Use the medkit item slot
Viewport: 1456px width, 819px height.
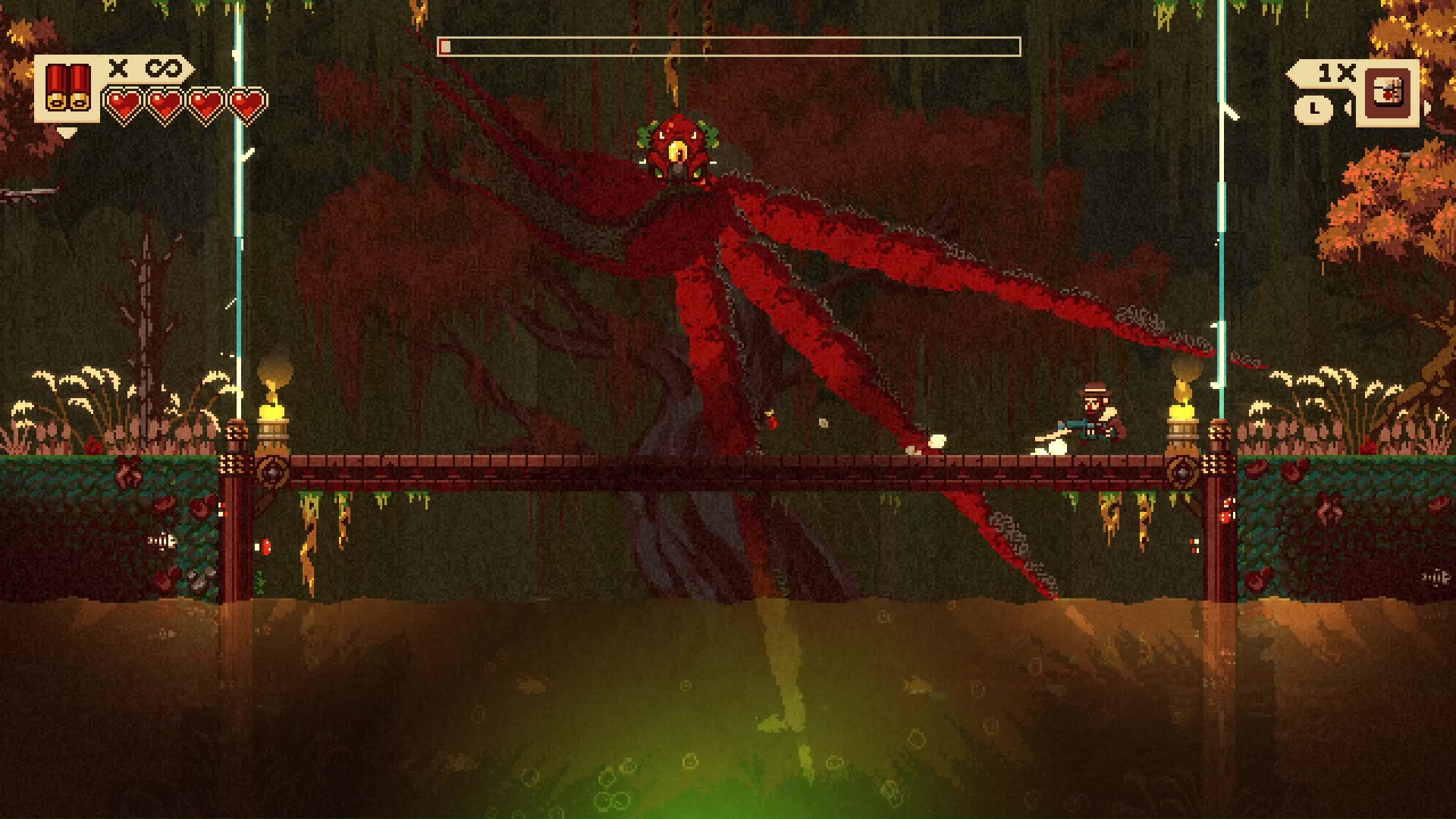click(1388, 93)
